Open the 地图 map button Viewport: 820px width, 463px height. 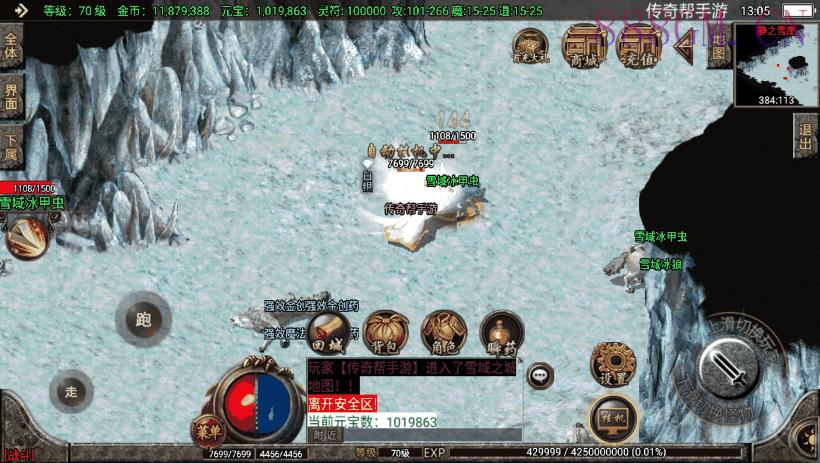pyautogui.click(x=716, y=46)
